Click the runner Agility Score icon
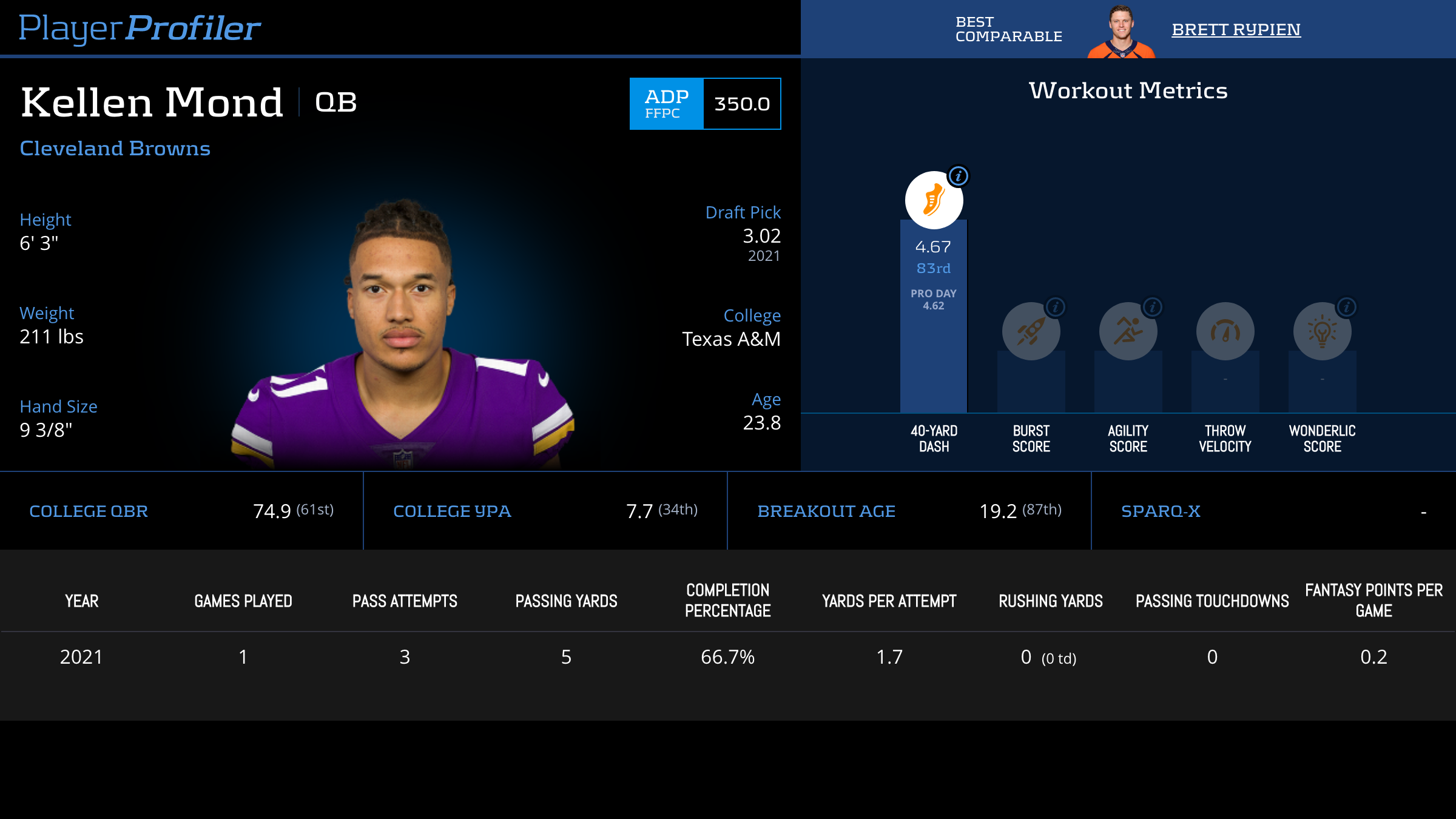Image resolution: width=1456 pixels, height=819 pixels. (1127, 331)
